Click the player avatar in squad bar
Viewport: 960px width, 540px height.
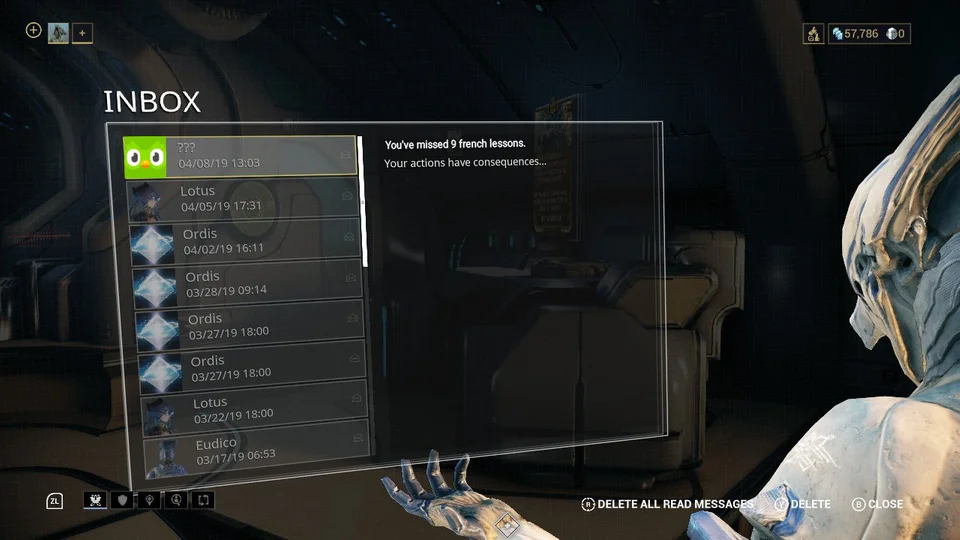coord(58,33)
